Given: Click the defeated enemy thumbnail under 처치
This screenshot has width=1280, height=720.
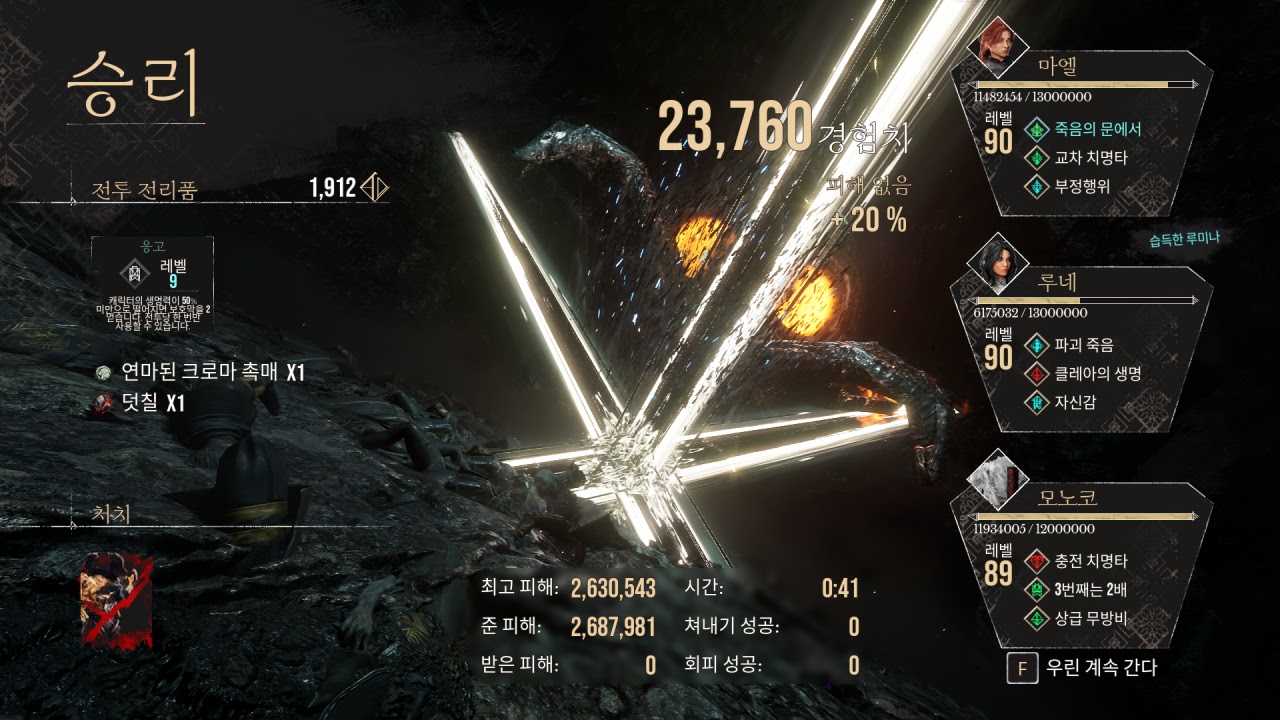Looking at the screenshot, I should (116, 600).
